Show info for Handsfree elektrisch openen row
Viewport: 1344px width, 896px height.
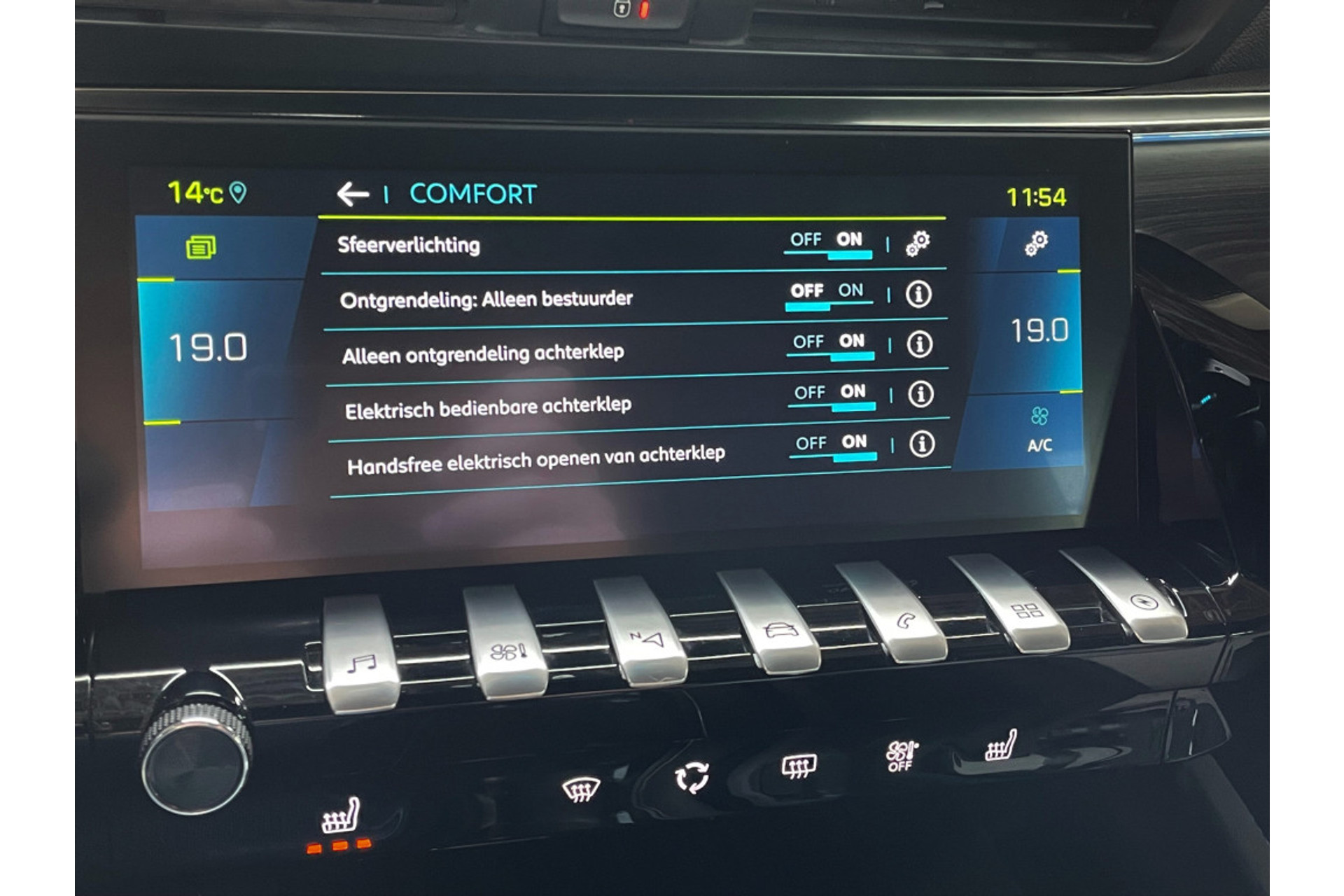click(x=922, y=444)
